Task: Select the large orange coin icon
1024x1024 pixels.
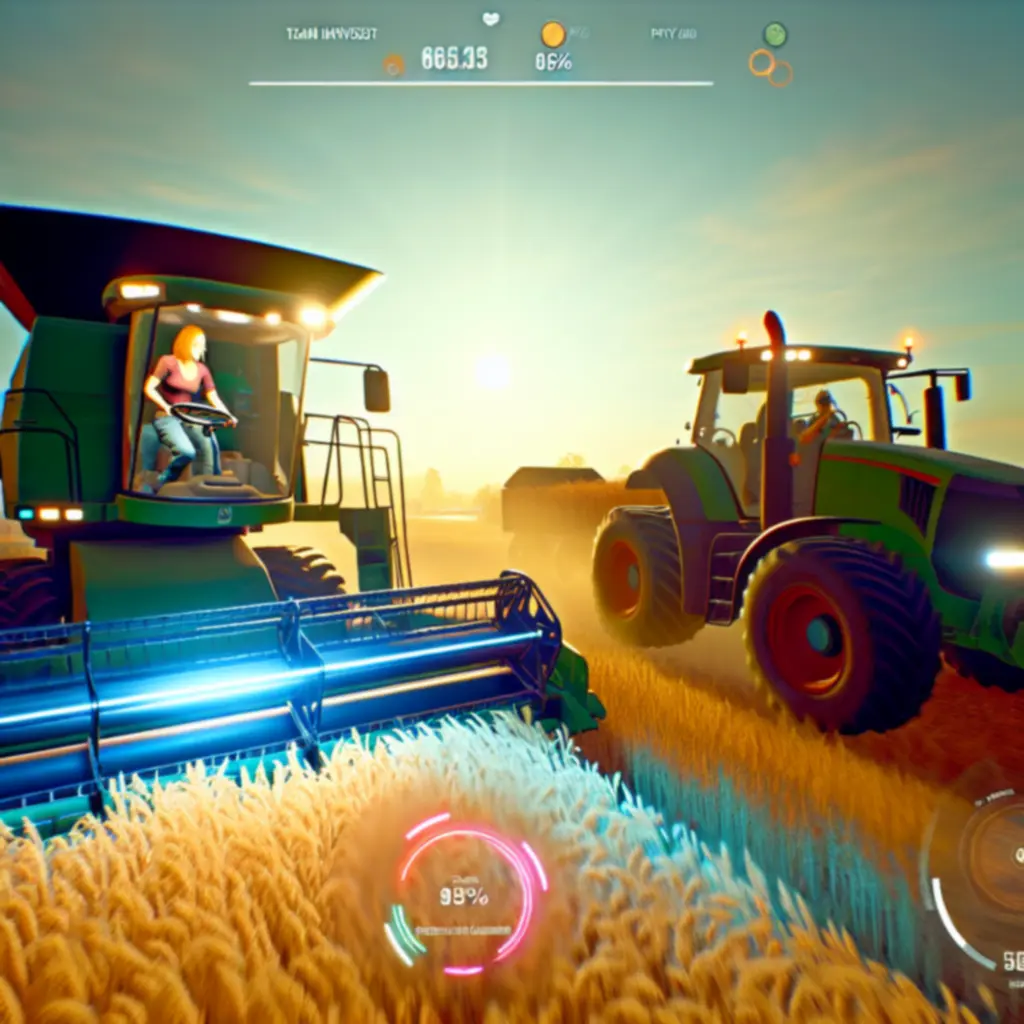Action: pyautogui.click(x=553, y=35)
